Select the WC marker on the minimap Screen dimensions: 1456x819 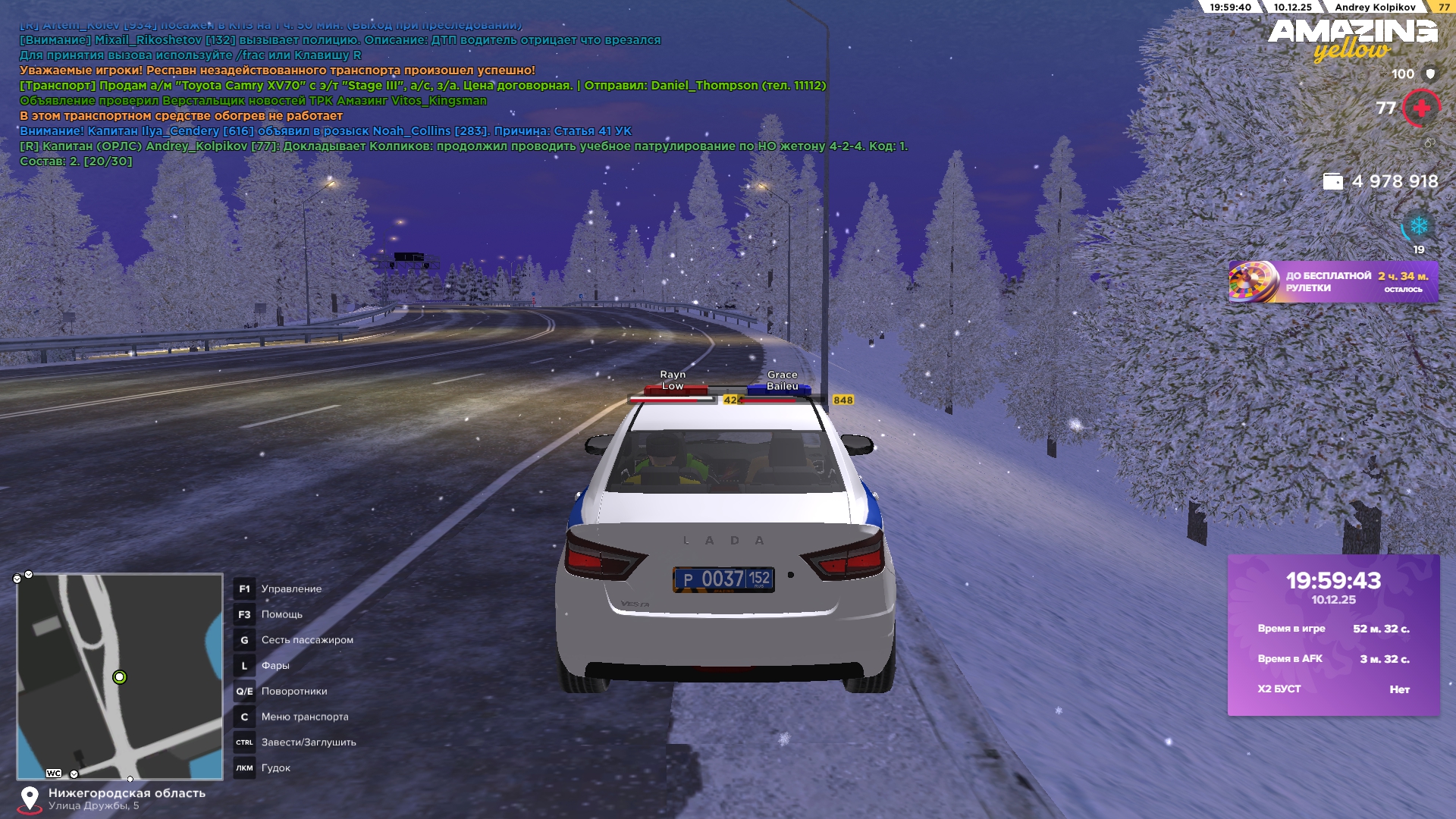[54, 773]
